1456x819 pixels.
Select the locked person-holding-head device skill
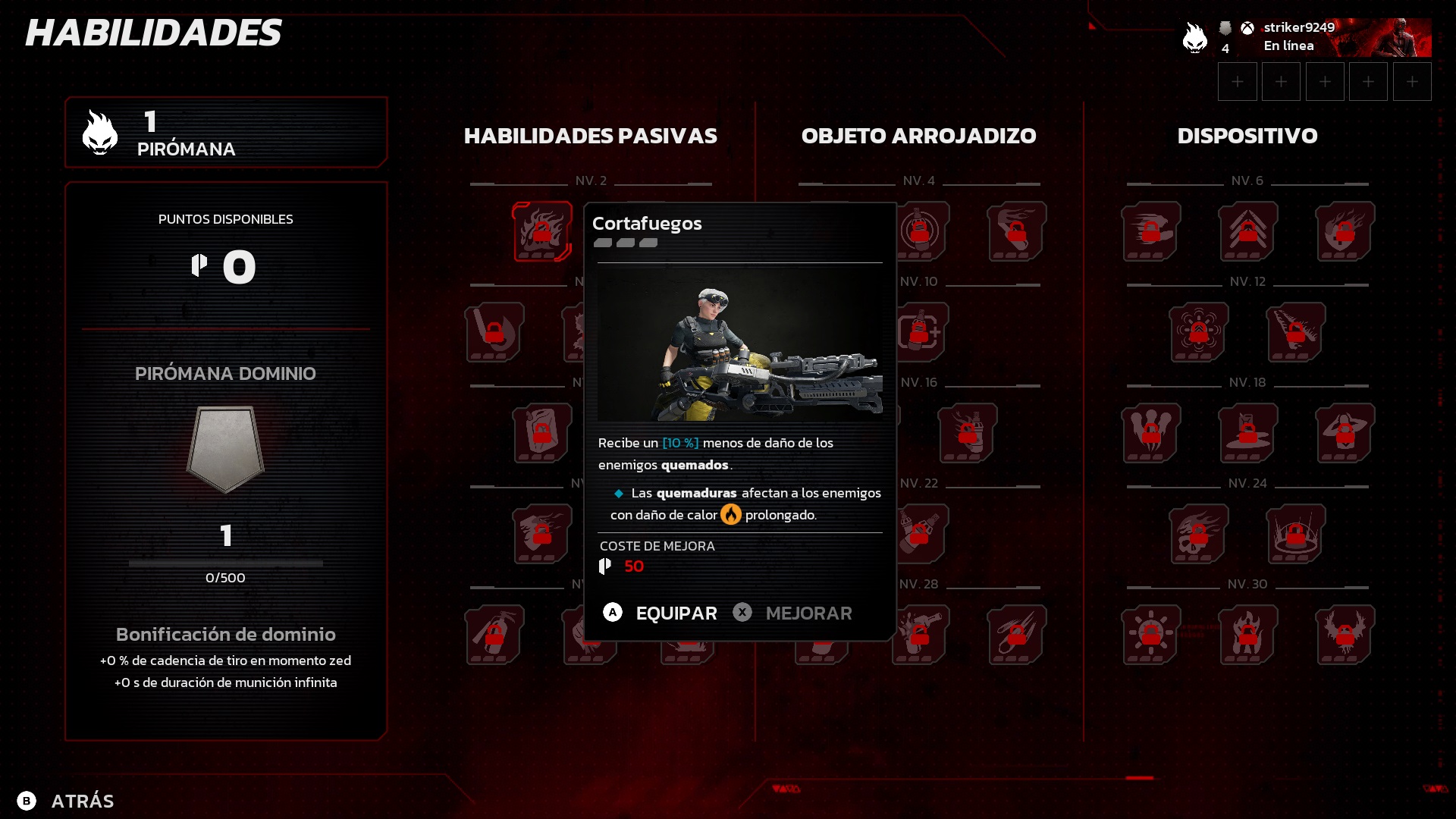(x=1345, y=433)
